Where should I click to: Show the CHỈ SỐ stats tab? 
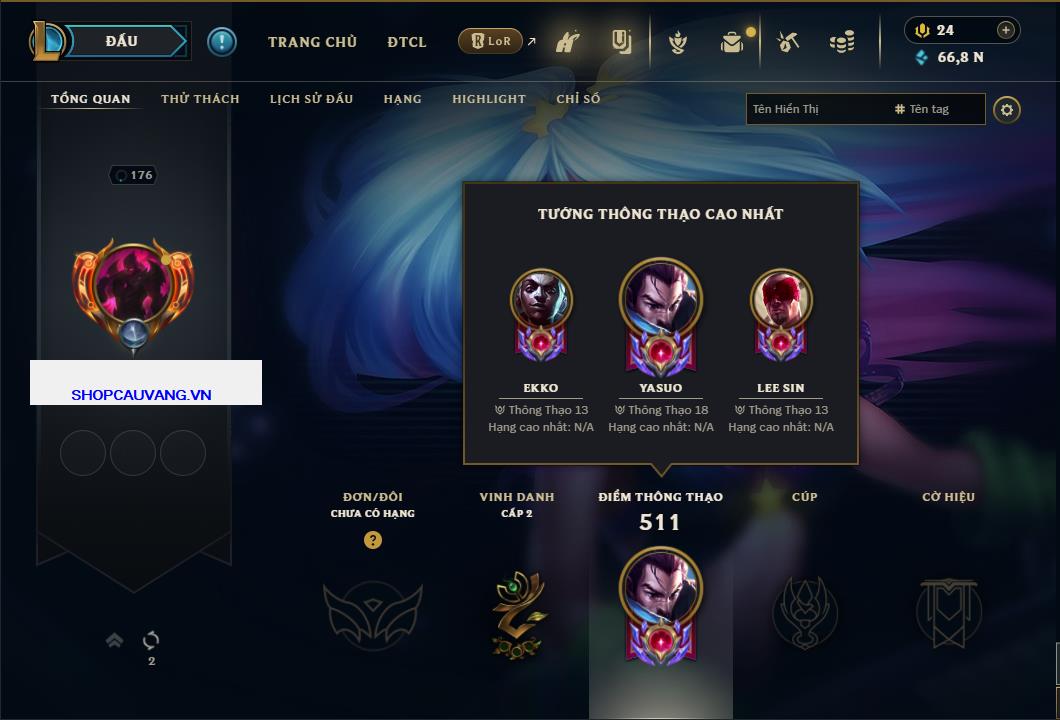click(578, 99)
